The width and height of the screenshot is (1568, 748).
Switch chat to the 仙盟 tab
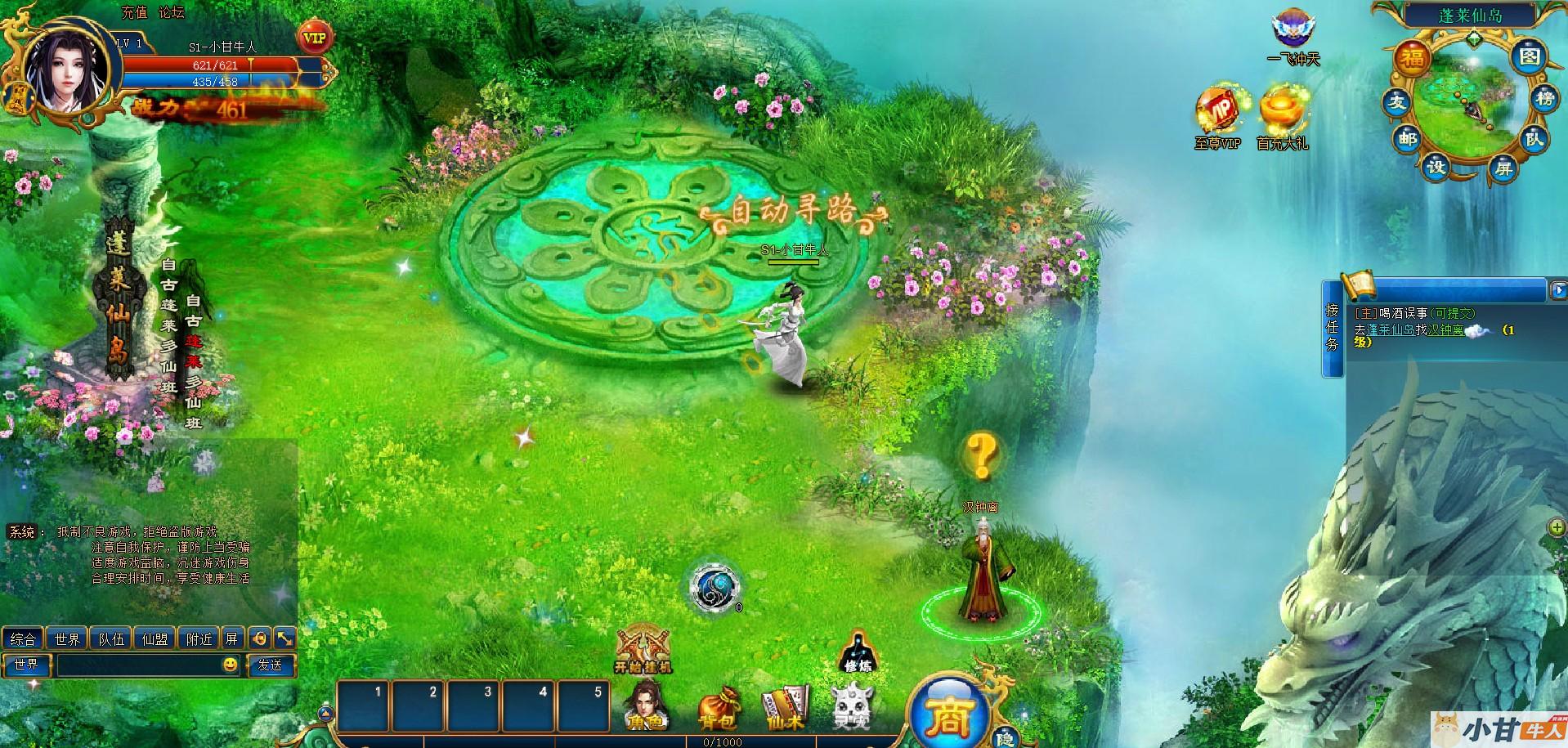[155, 638]
